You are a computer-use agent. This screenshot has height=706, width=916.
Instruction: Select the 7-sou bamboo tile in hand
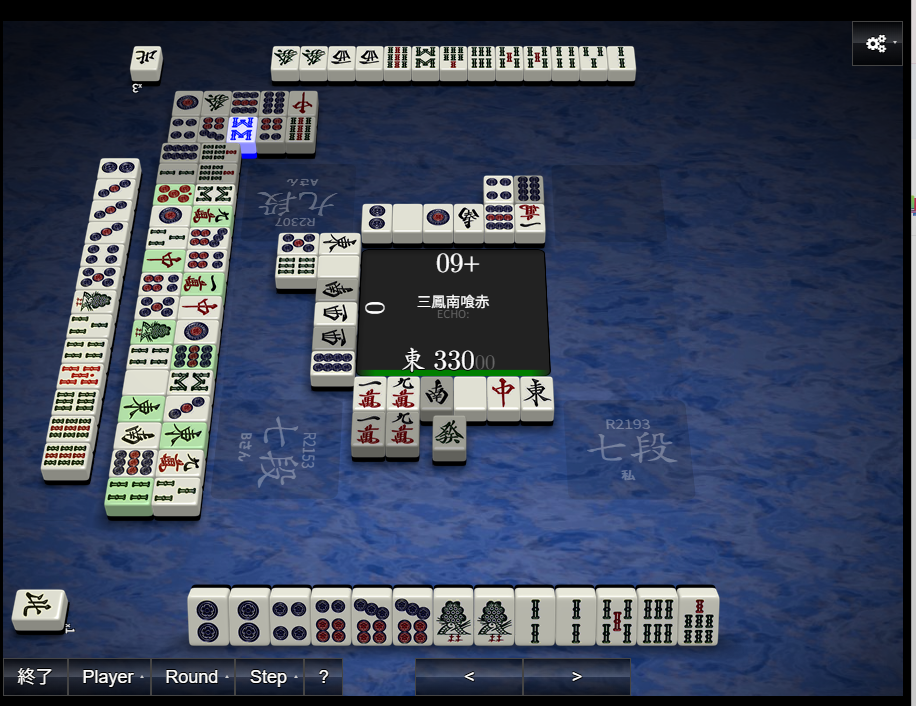698,616
